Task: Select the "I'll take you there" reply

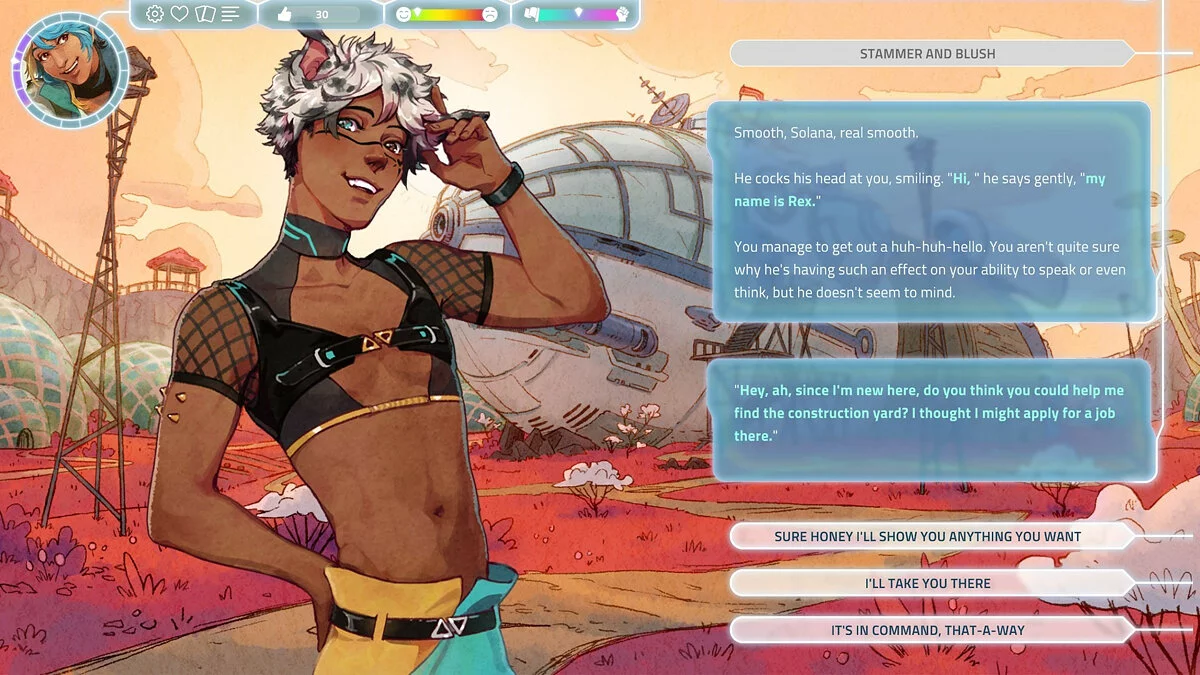Action: pos(927,583)
